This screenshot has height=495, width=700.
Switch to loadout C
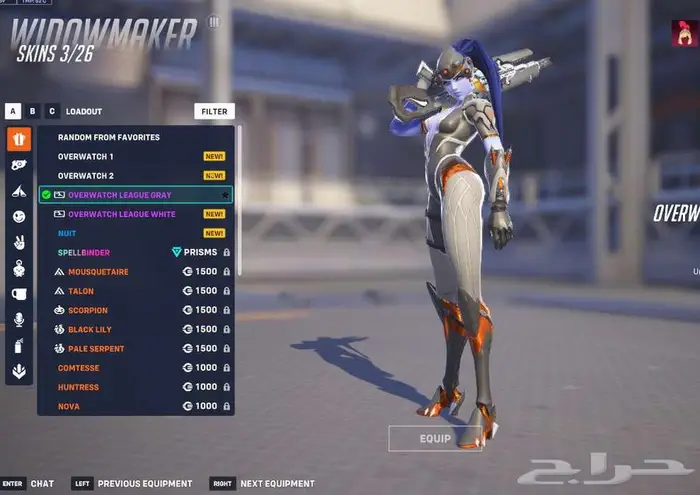point(52,112)
